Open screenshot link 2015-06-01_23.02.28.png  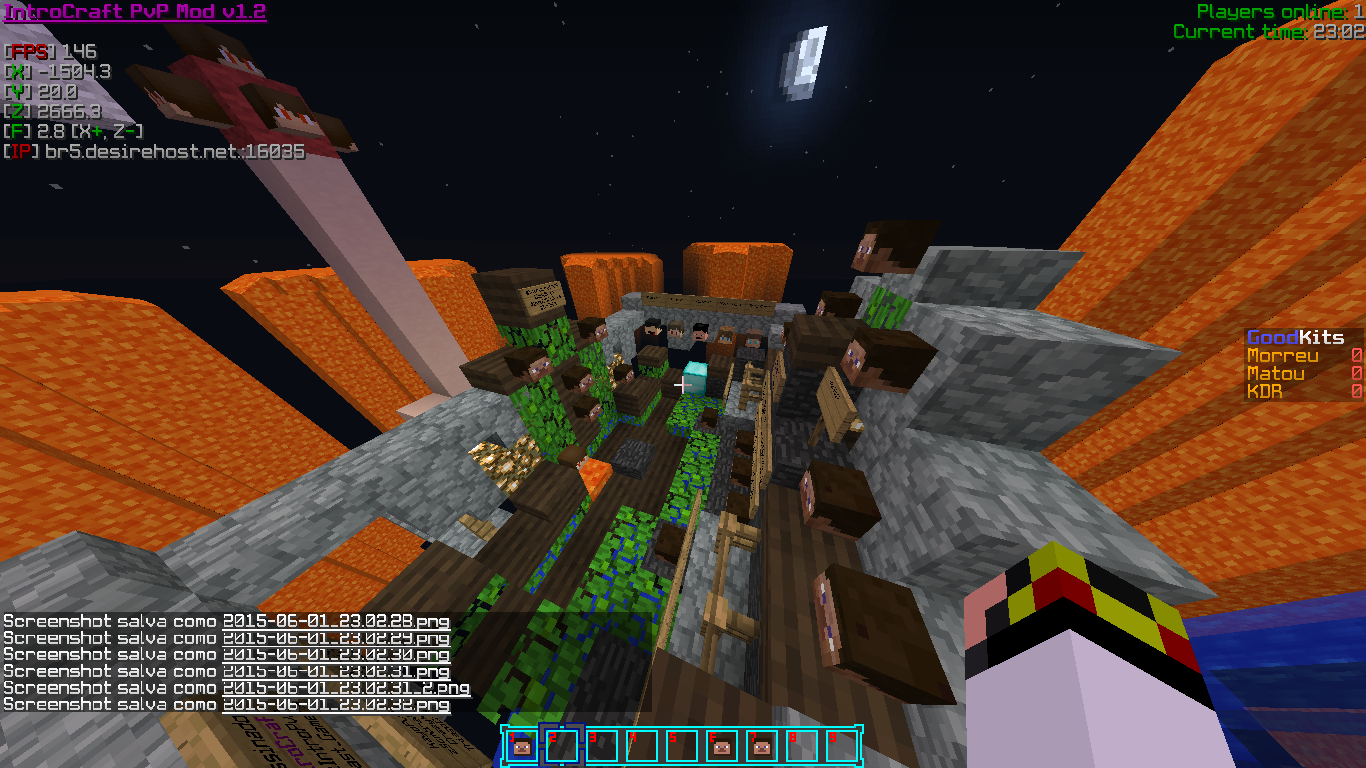[x=336, y=621]
